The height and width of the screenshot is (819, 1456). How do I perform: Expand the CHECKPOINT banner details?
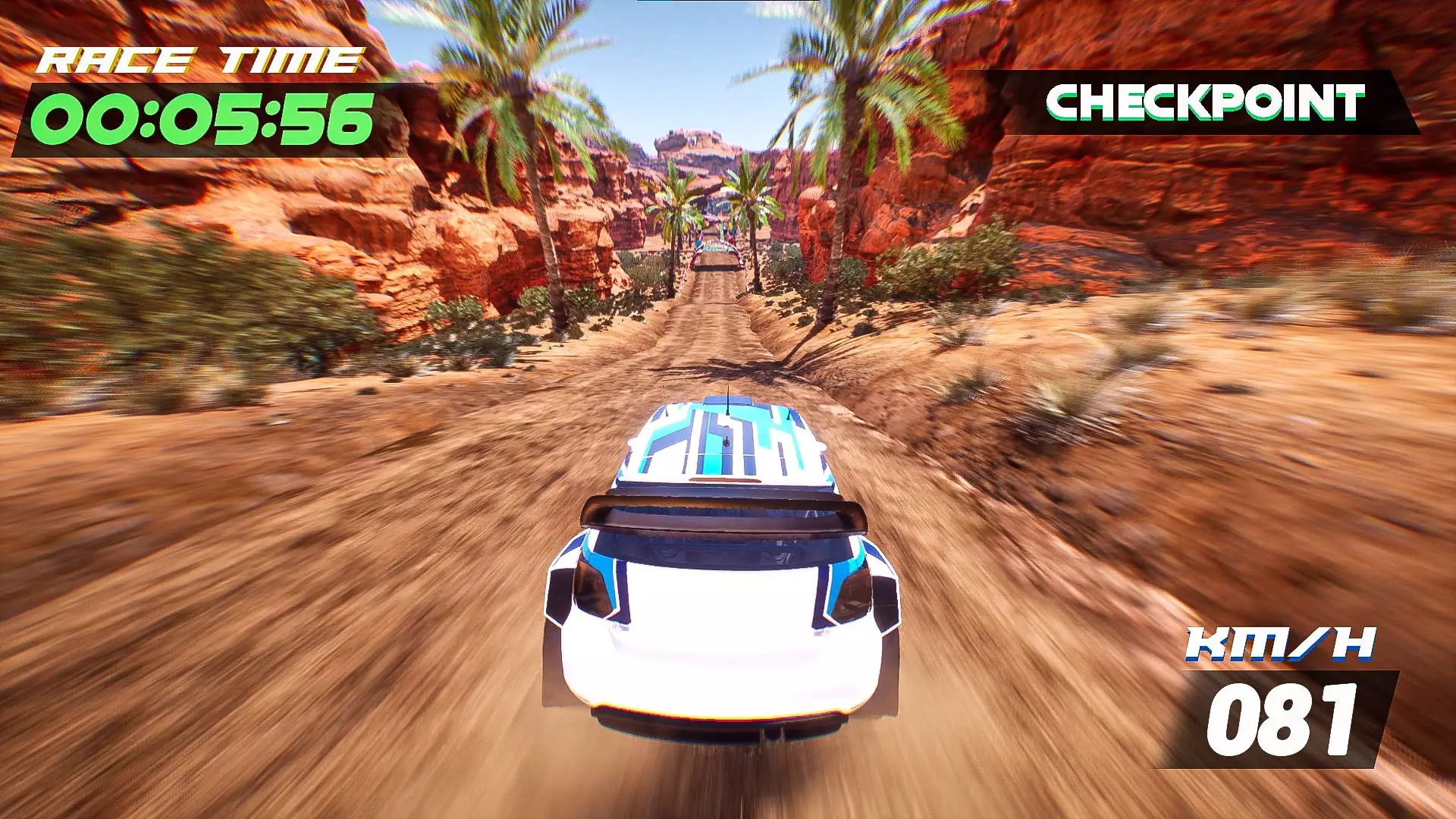pos(1206,106)
